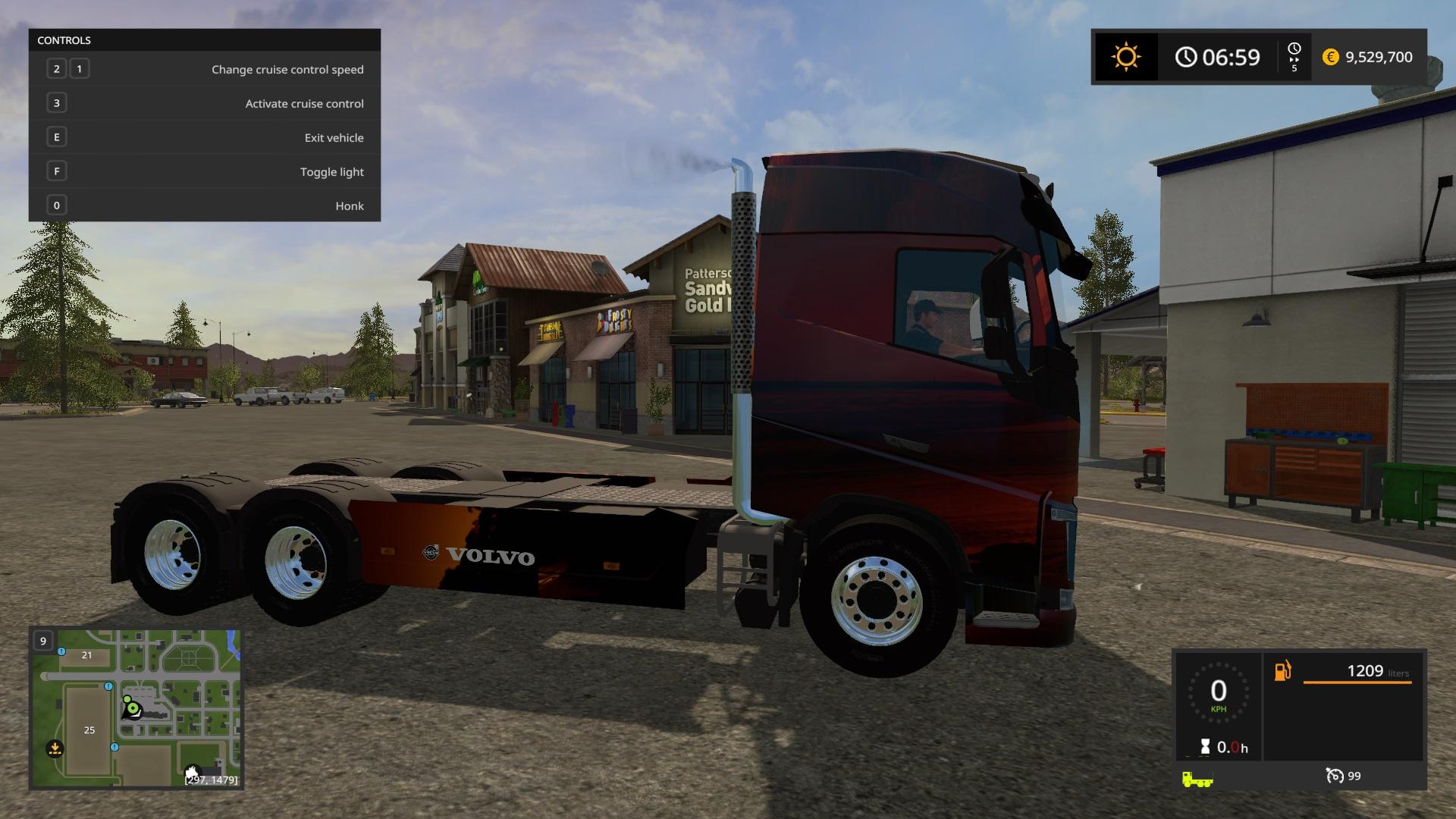Select the orange fuel pump icon
The width and height of the screenshot is (1456, 819).
point(1282,671)
